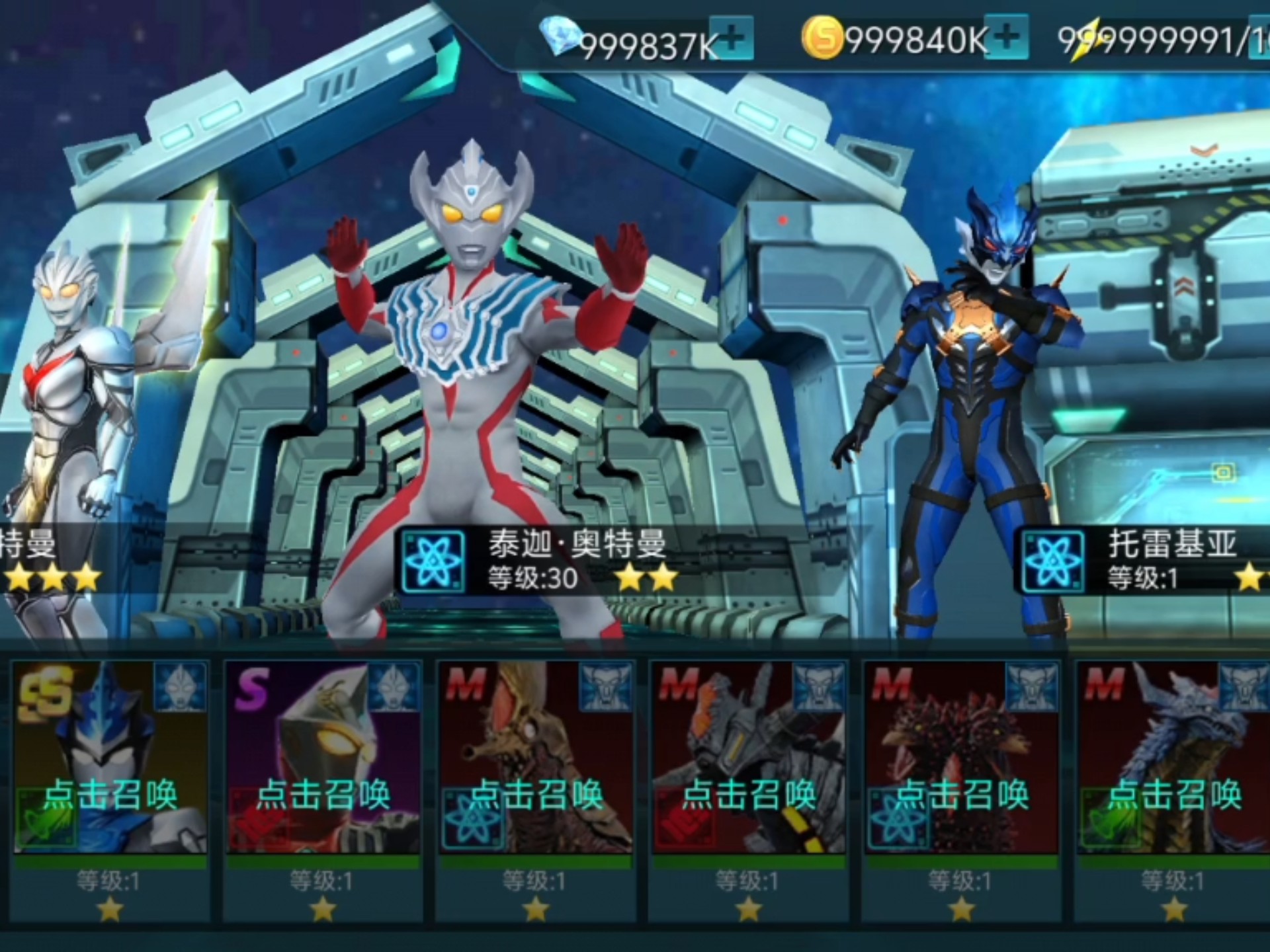Add more gold coins with the plus button
This screenshot has width=1270, height=952.
(x=1007, y=37)
